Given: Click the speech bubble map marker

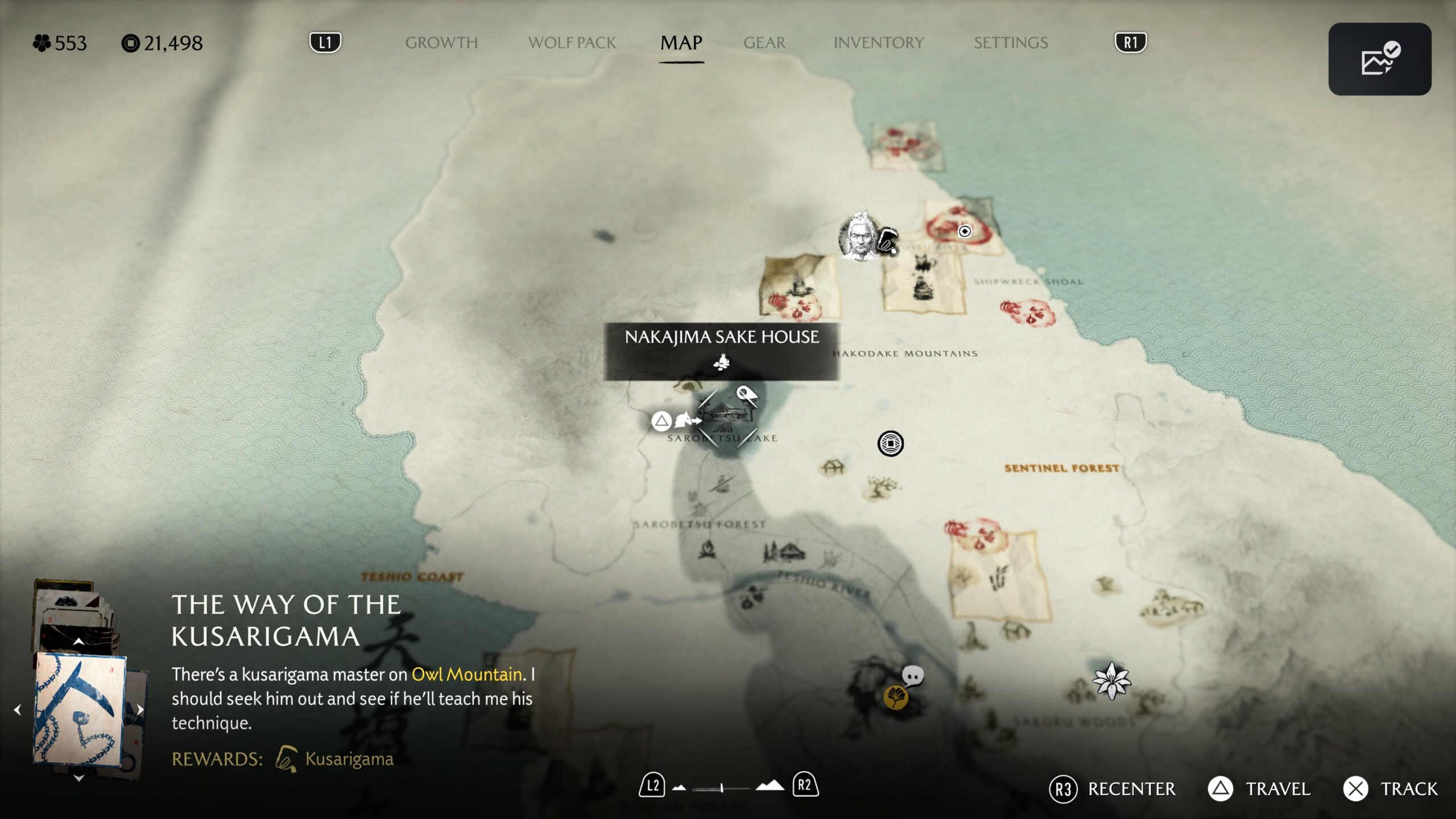Looking at the screenshot, I should pos(913,676).
